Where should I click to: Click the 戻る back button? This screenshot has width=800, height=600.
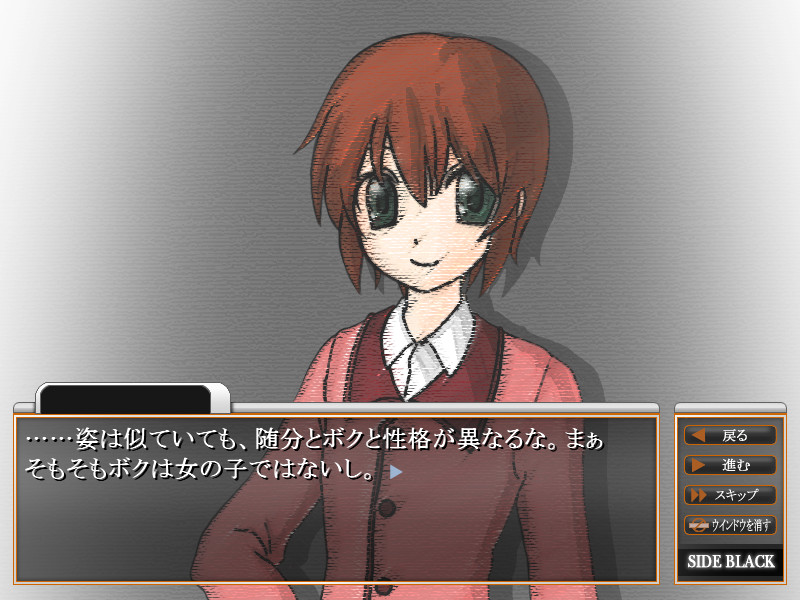[x=730, y=435]
